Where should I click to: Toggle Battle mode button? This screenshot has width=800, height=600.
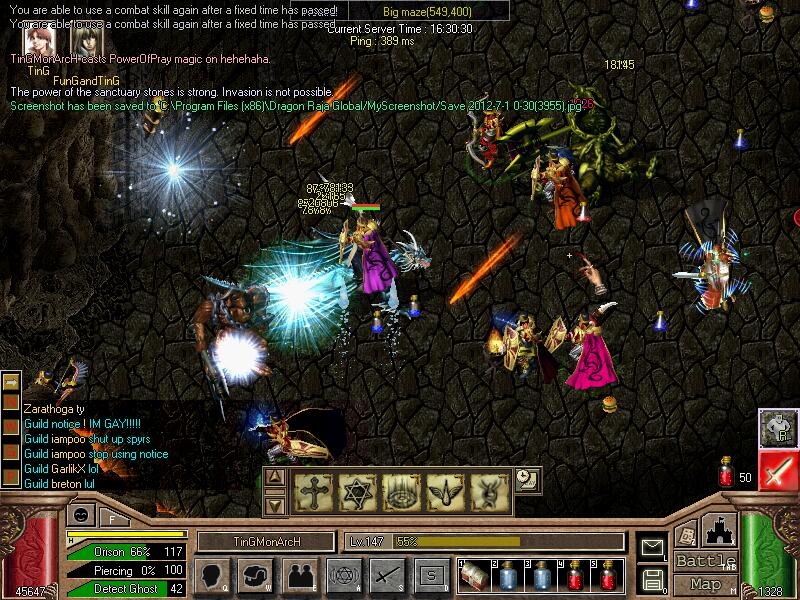705,561
